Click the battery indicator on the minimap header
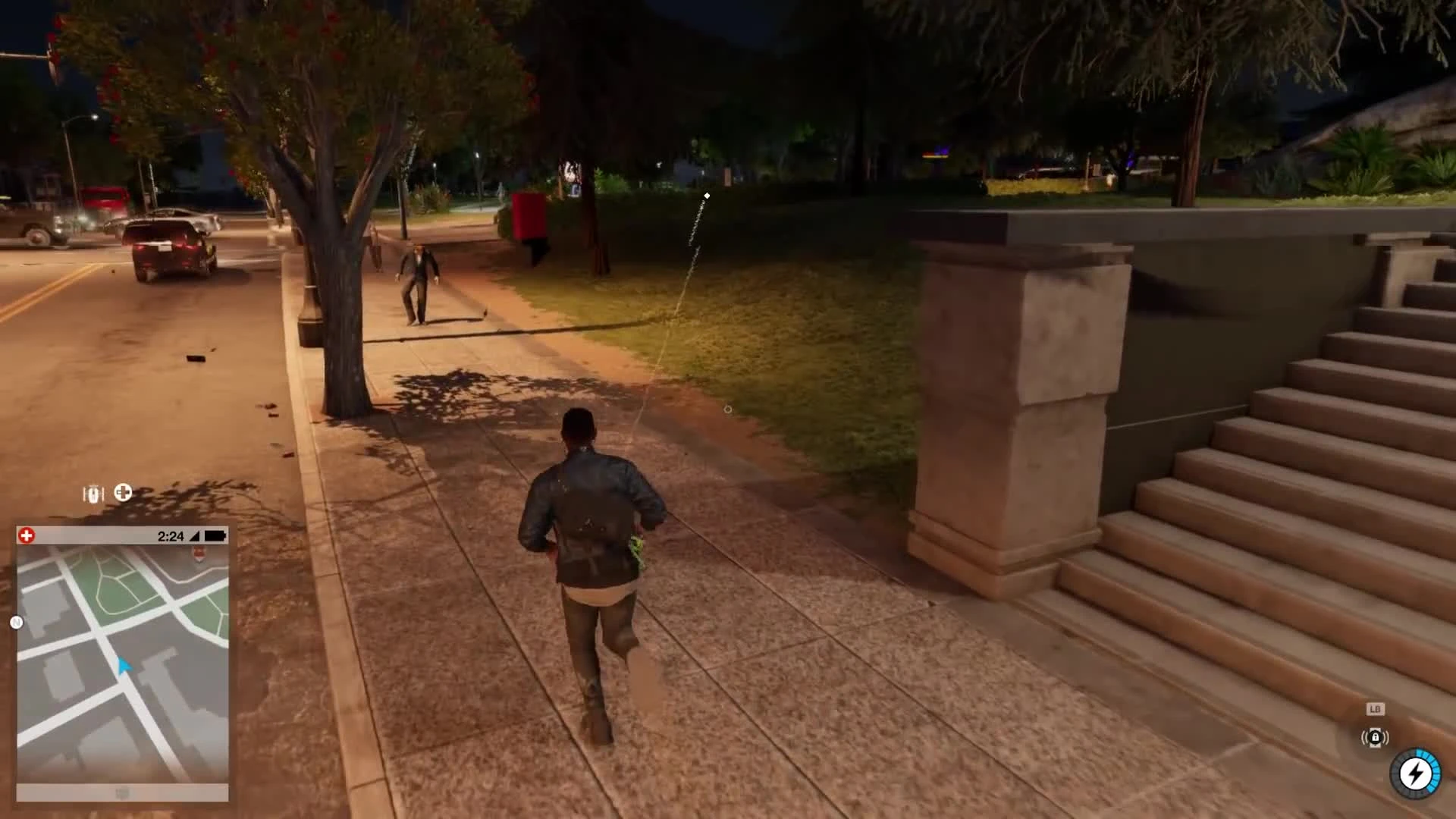The image size is (1456, 819). (x=215, y=535)
